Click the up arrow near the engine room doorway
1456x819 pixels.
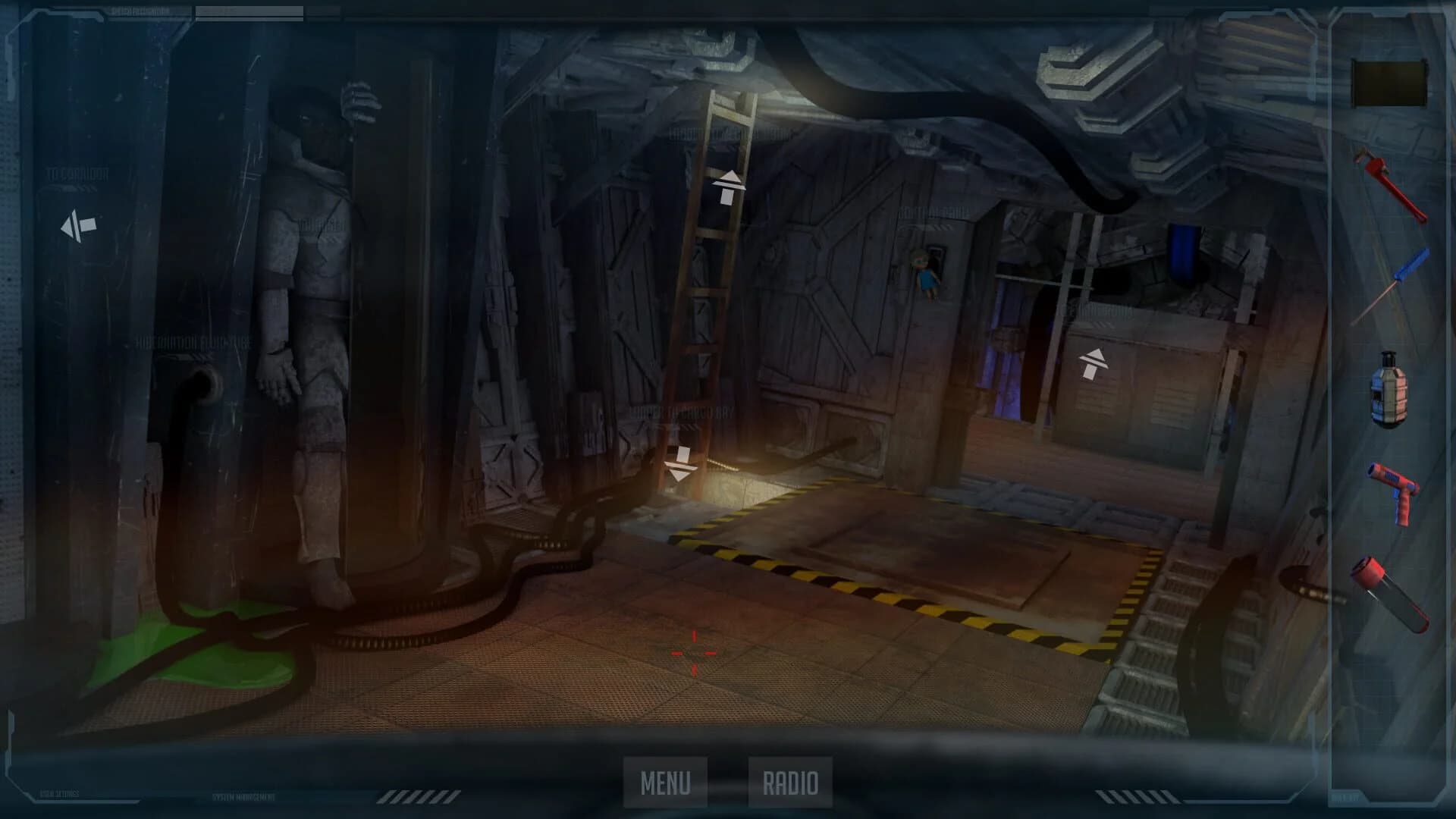(1094, 364)
